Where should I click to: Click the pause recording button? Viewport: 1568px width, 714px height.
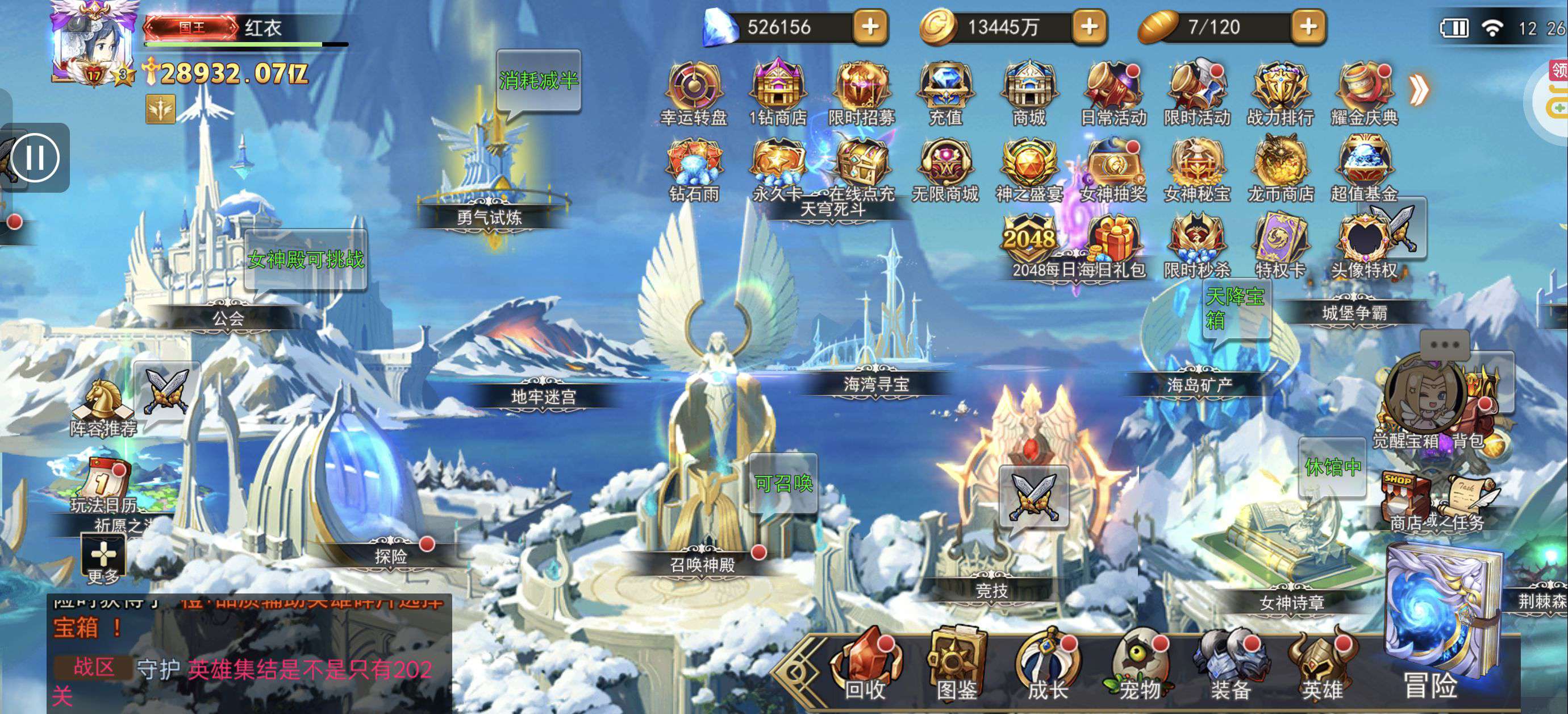pos(35,158)
